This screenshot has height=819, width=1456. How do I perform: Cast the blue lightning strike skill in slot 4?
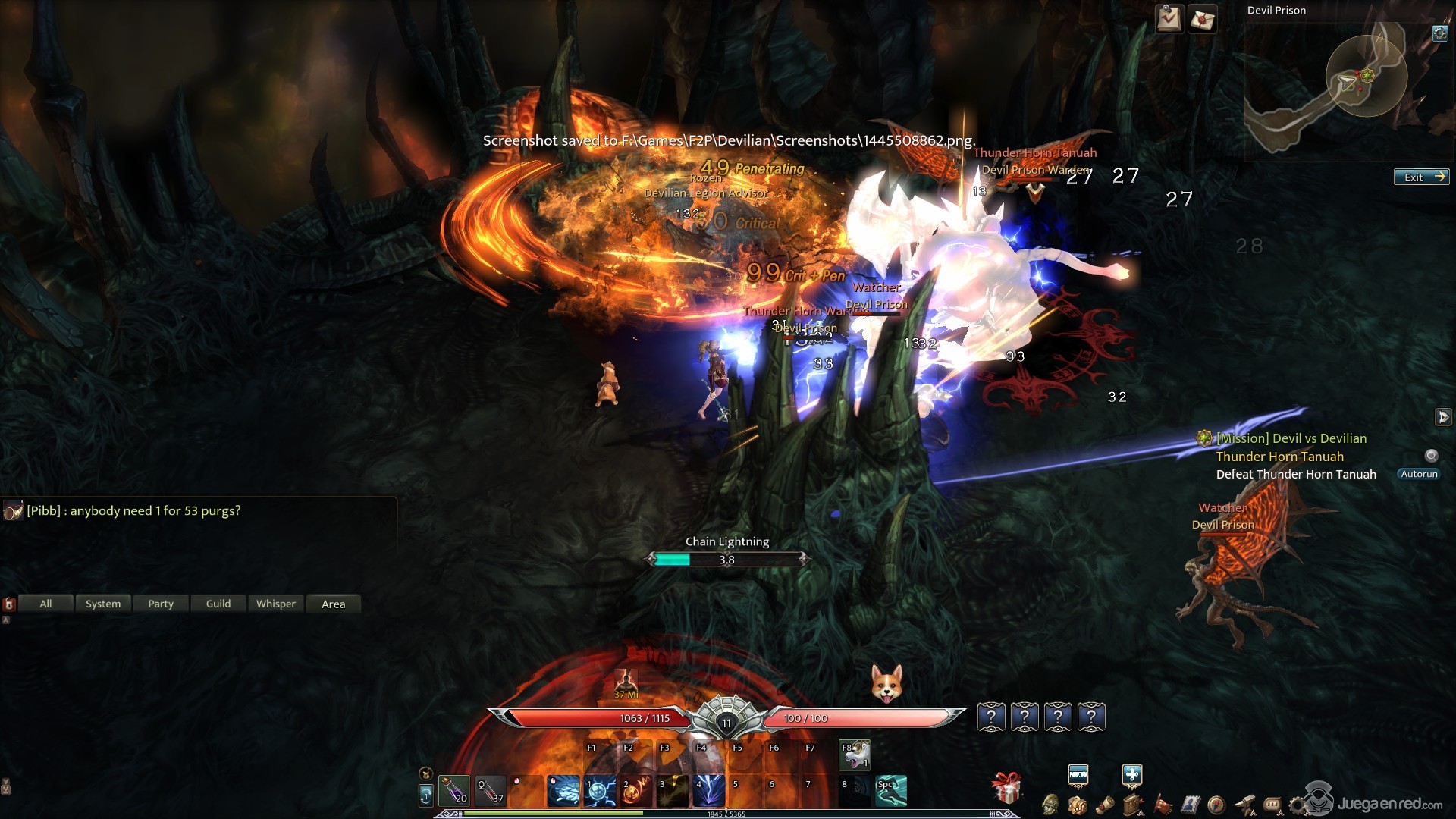709,791
